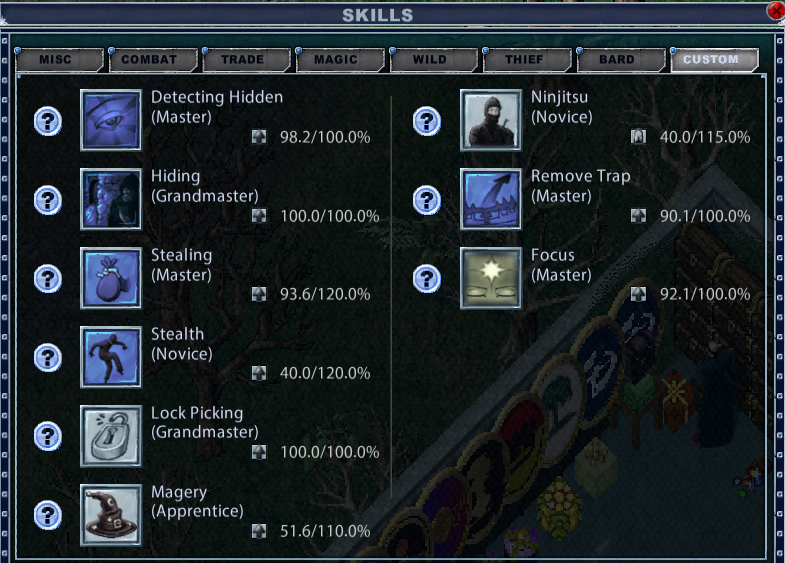Select the Magery wizard hat icon
The width and height of the screenshot is (785, 563).
(111, 515)
